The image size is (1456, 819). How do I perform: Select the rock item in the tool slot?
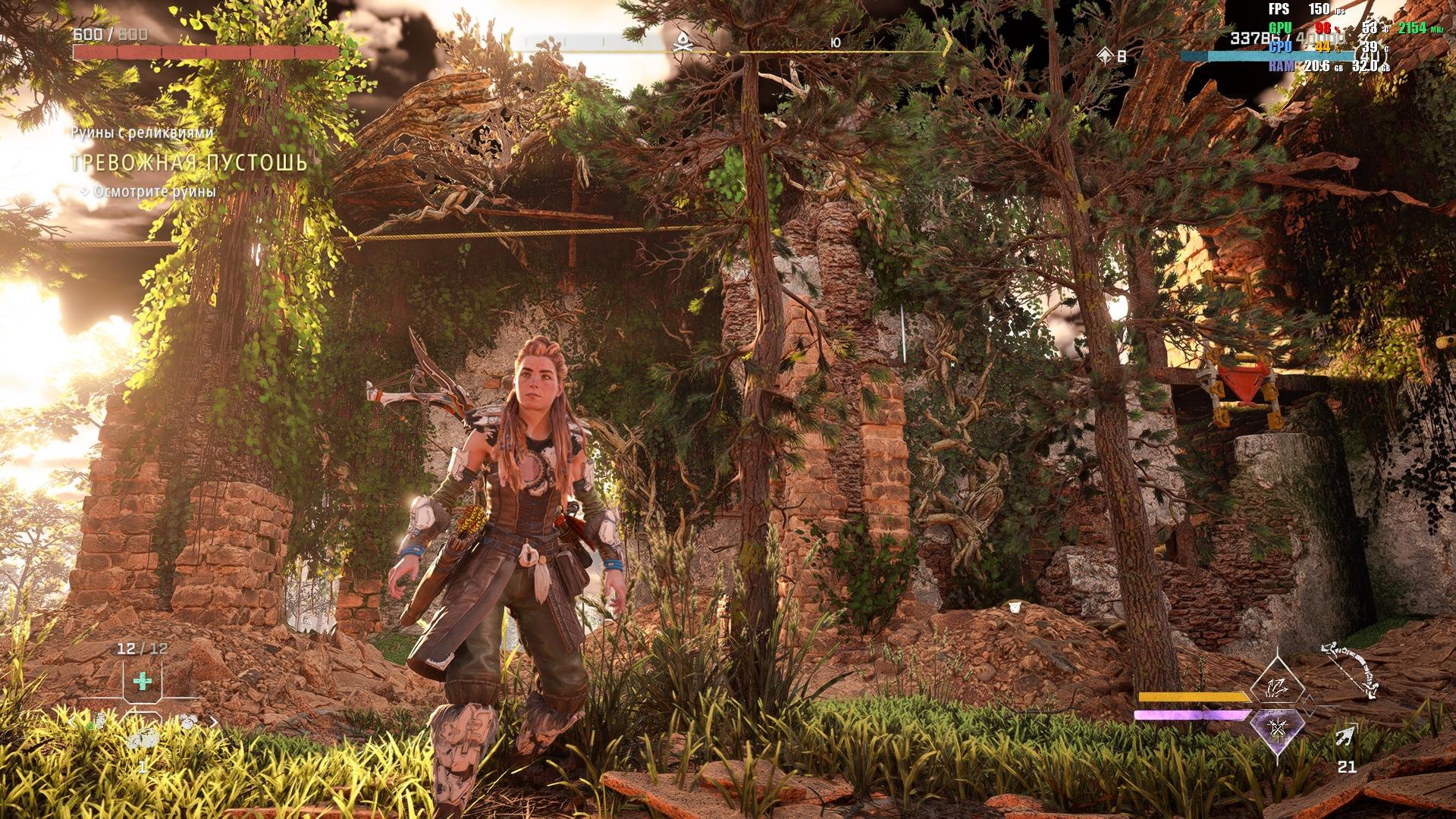click(x=143, y=738)
